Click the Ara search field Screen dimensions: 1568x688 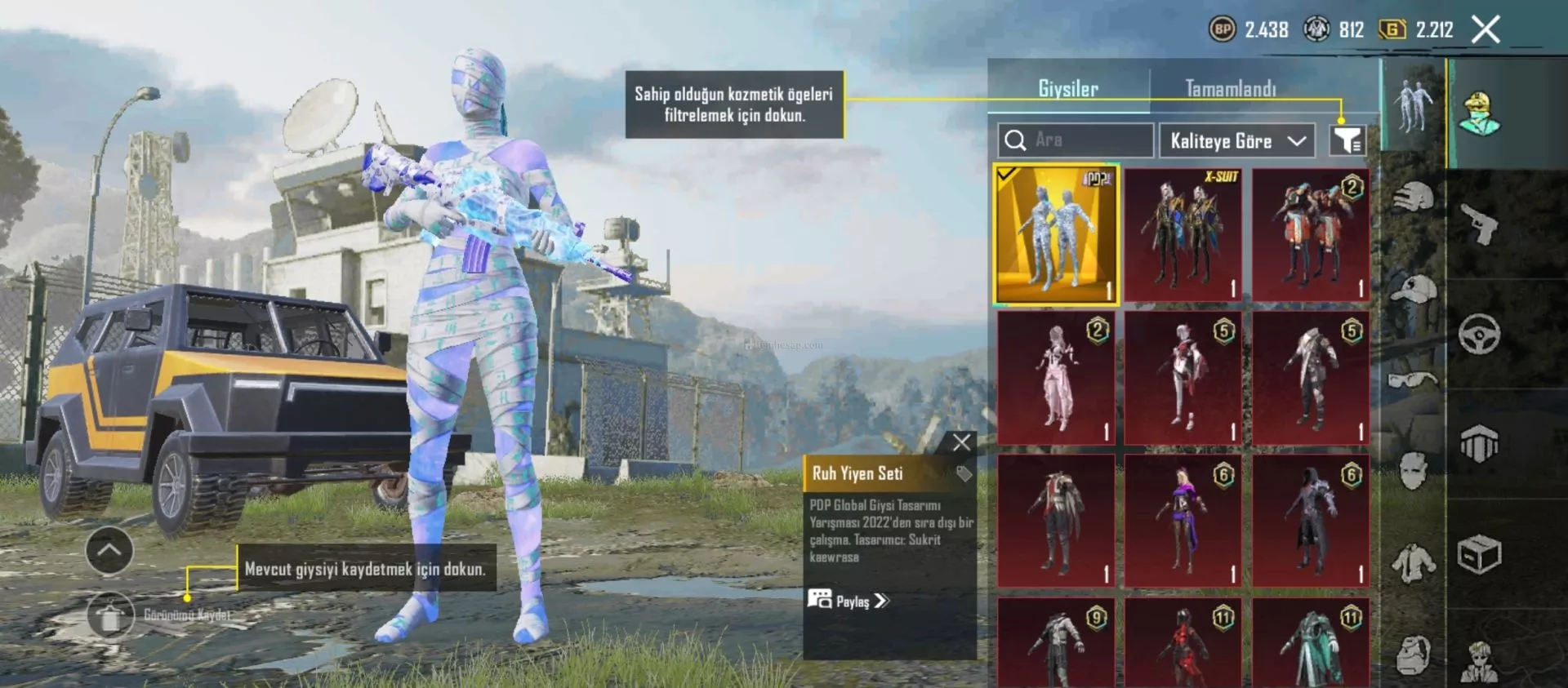(x=1086, y=140)
